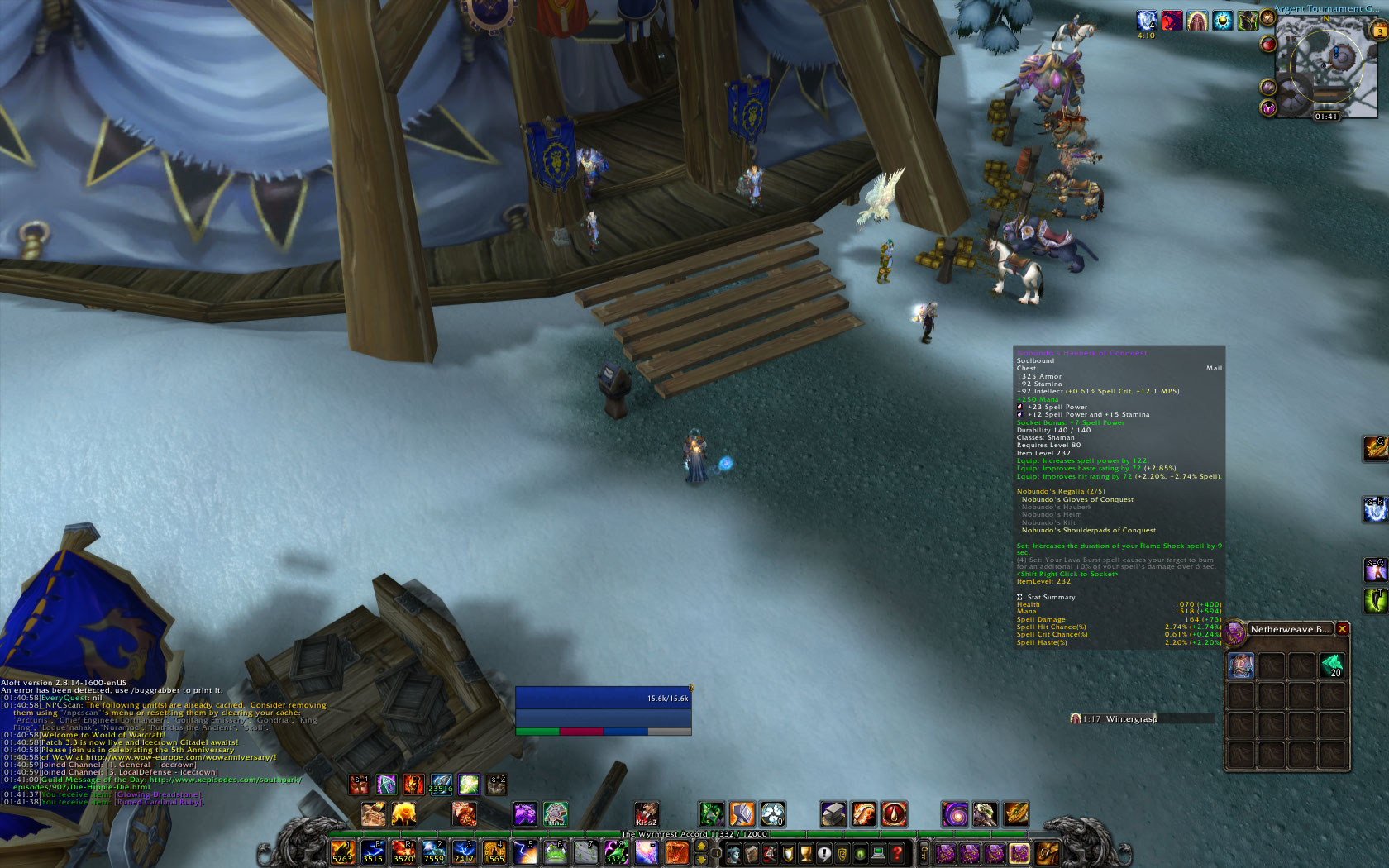Use the purple swirl portal ability
1389x868 pixels.
tap(955, 814)
